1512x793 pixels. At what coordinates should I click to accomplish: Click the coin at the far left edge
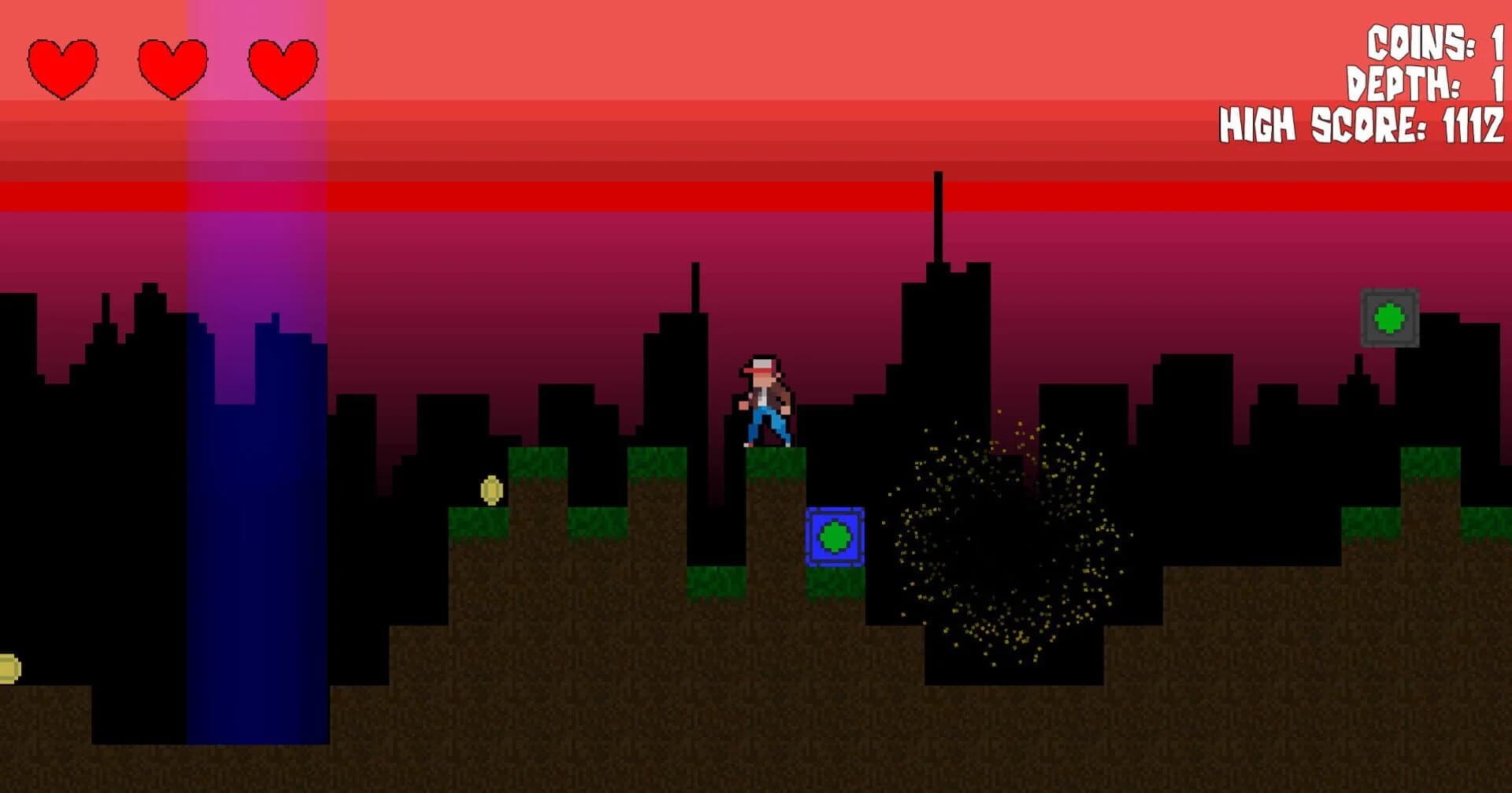pos(8,668)
